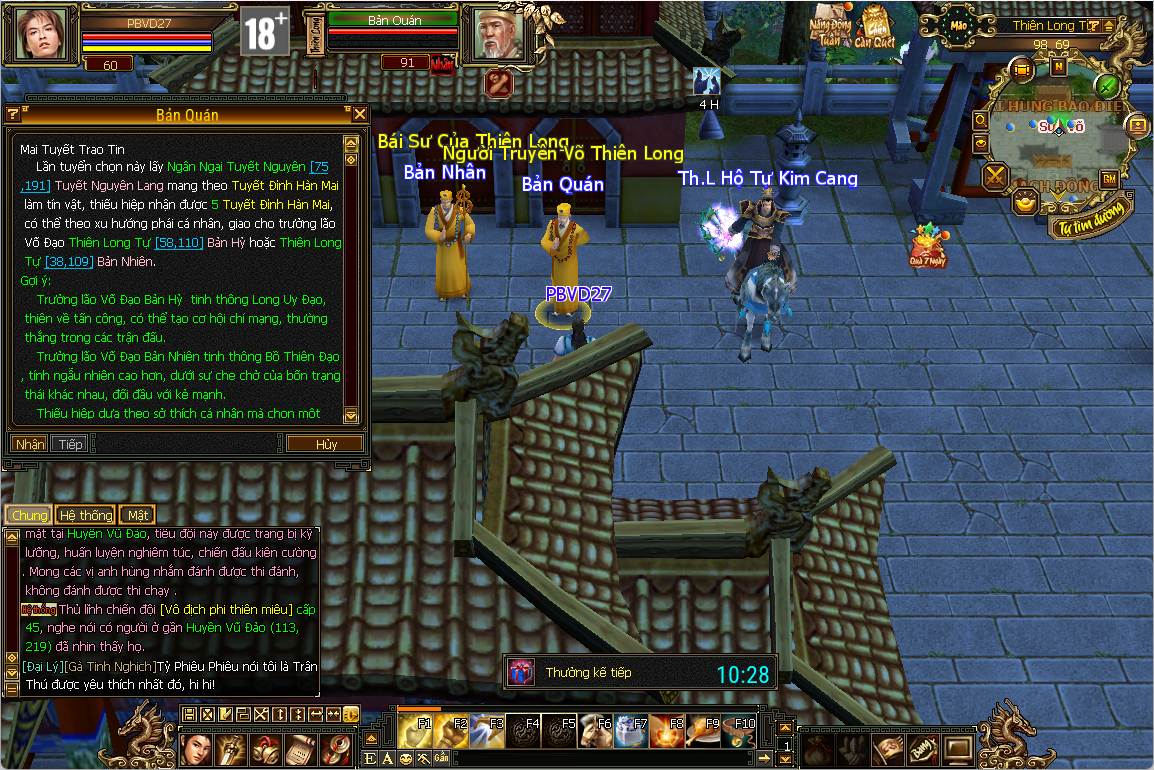Click the Tiếp button in the dialog
This screenshot has width=1154, height=770.
69,444
